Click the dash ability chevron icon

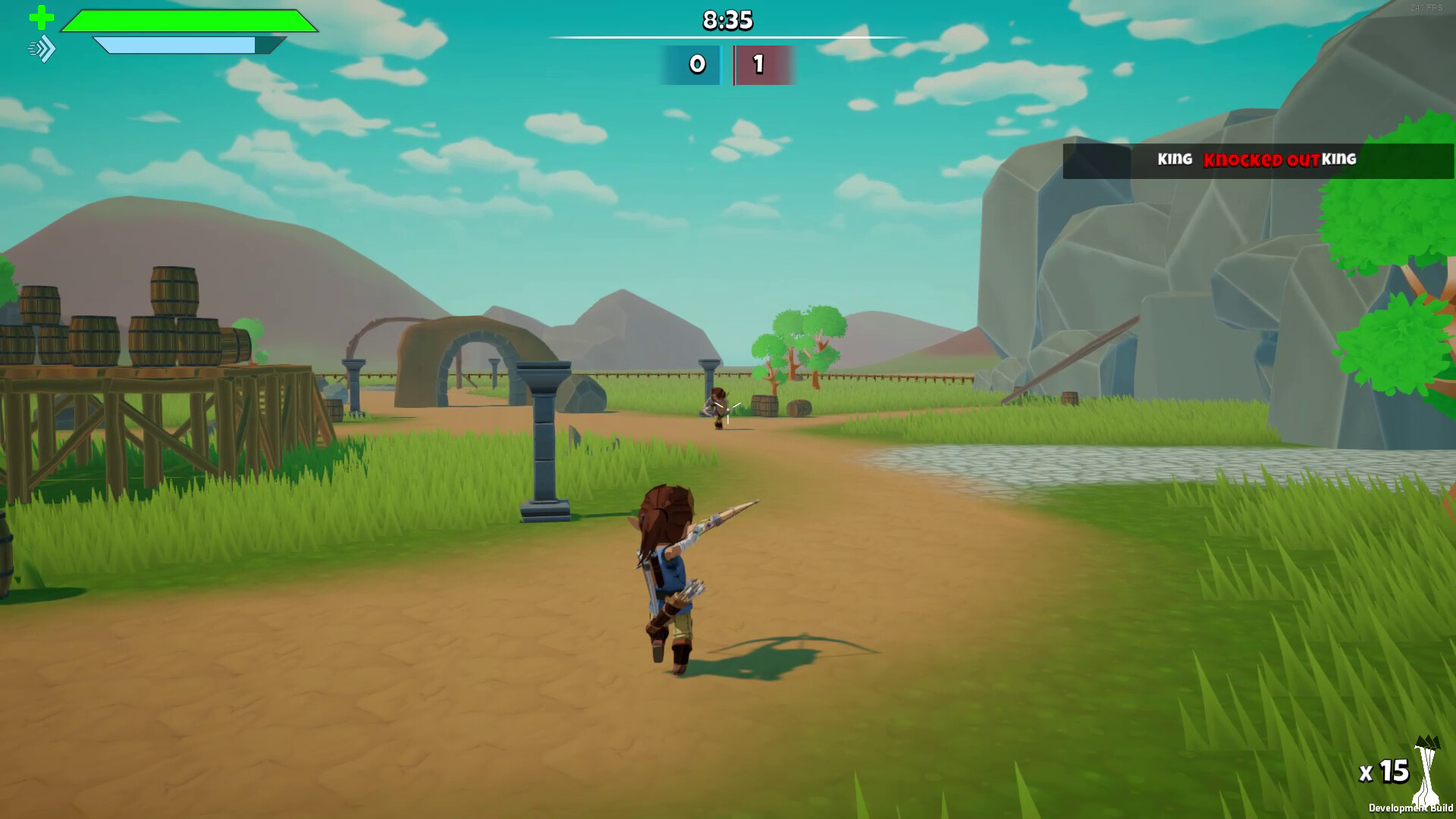coord(42,49)
